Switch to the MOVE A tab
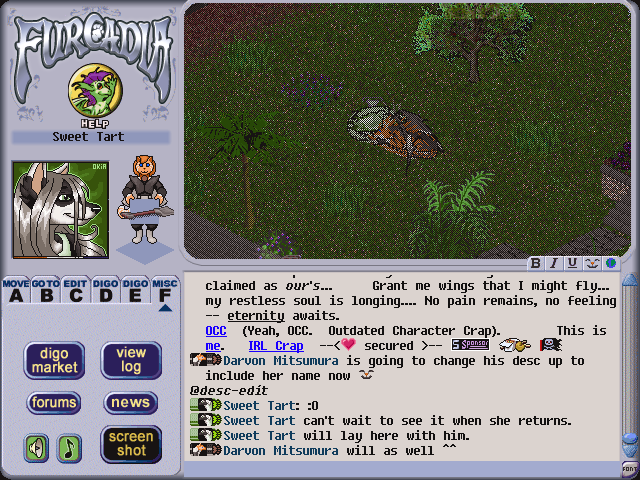Screen dimensions: 640x480 point(15,290)
